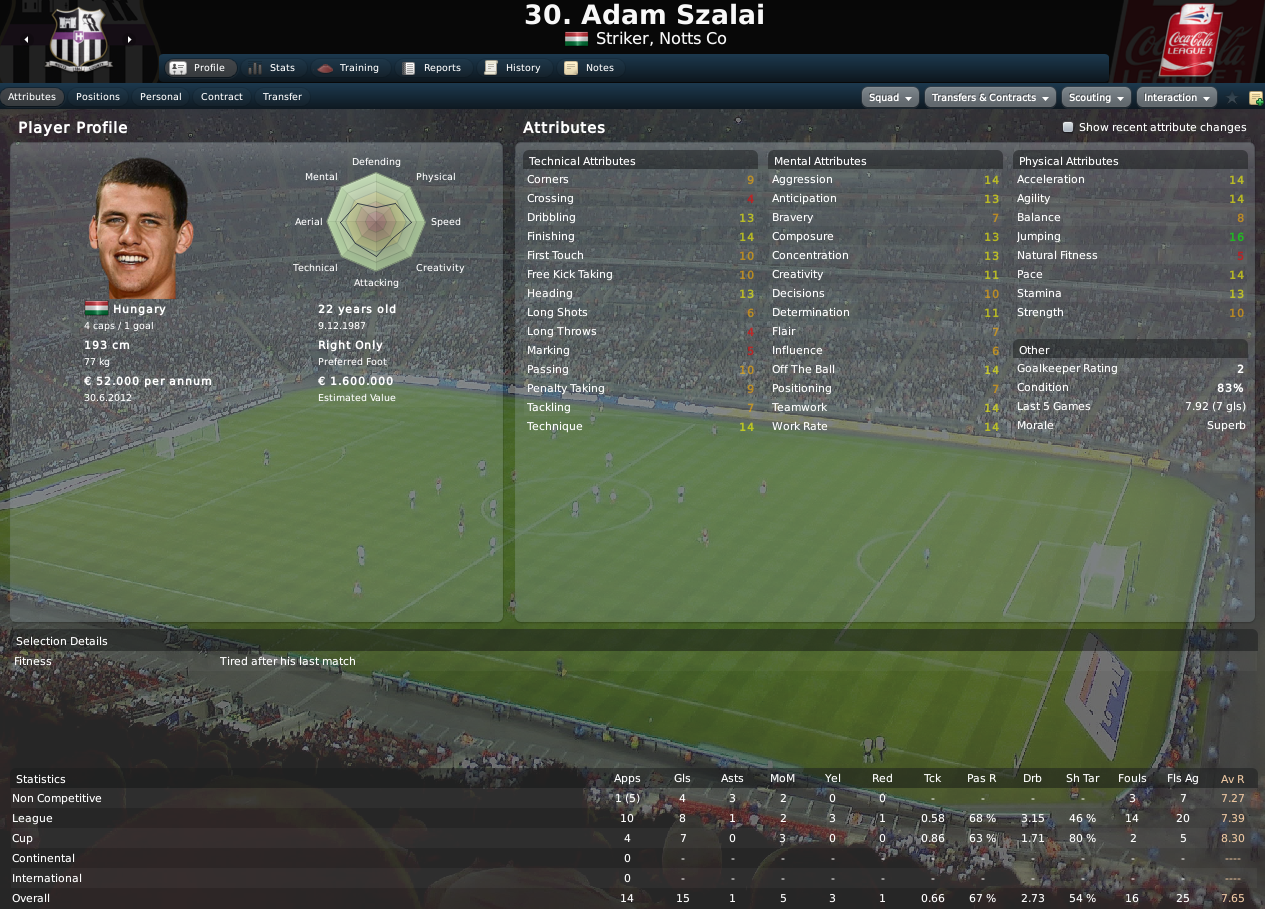The image size is (1265, 909).
Task: Open the Stats tab
Action: tap(272, 68)
